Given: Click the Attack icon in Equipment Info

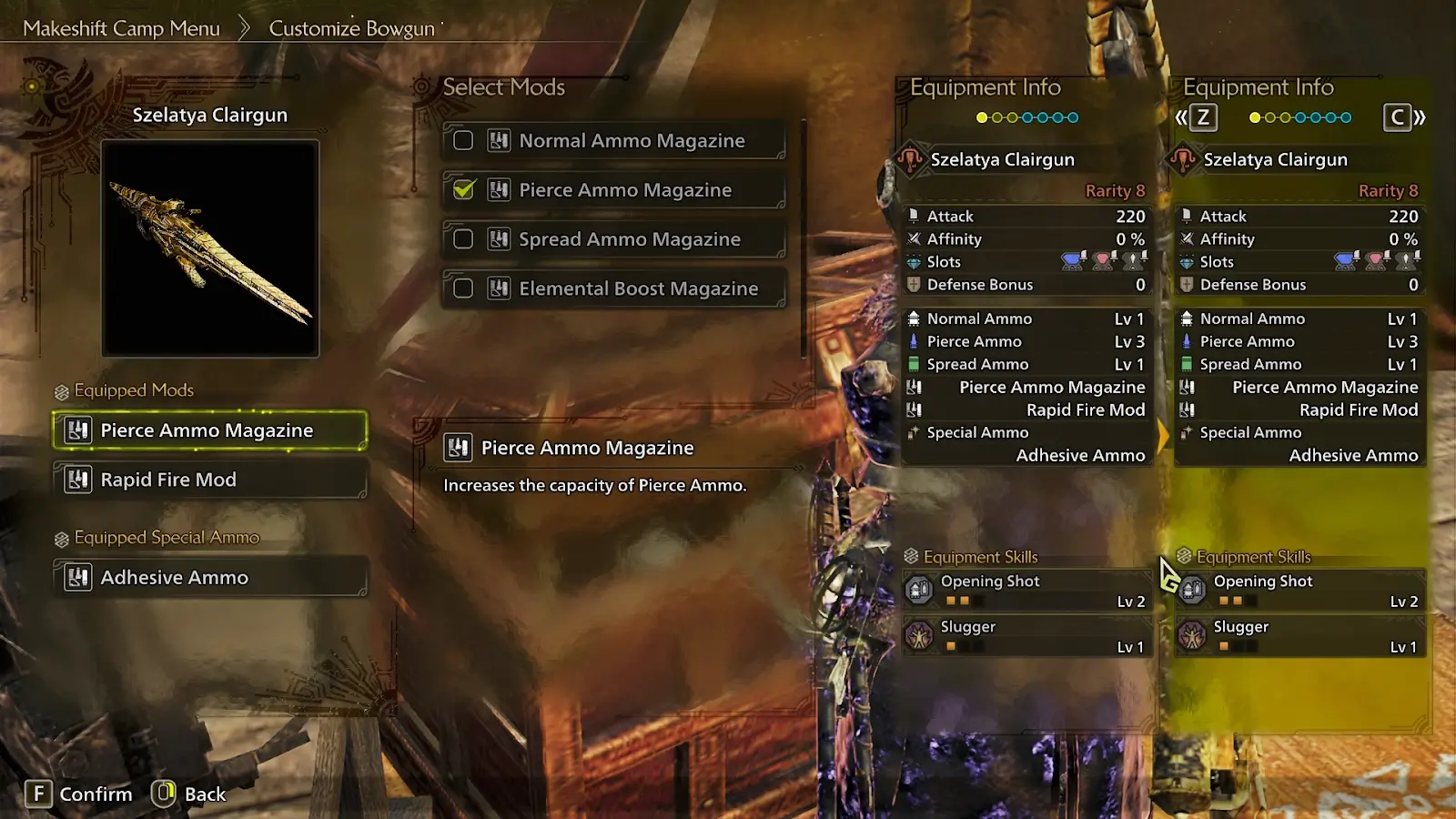Looking at the screenshot, I should tap(914, 216).
